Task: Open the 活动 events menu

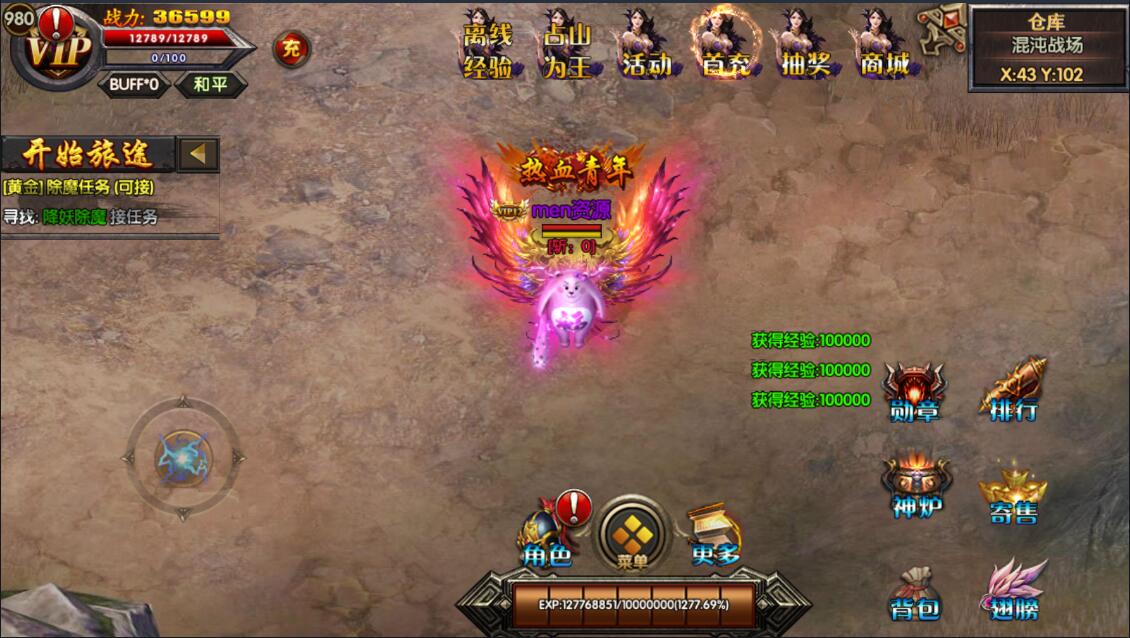Action: tap(646, 48)
